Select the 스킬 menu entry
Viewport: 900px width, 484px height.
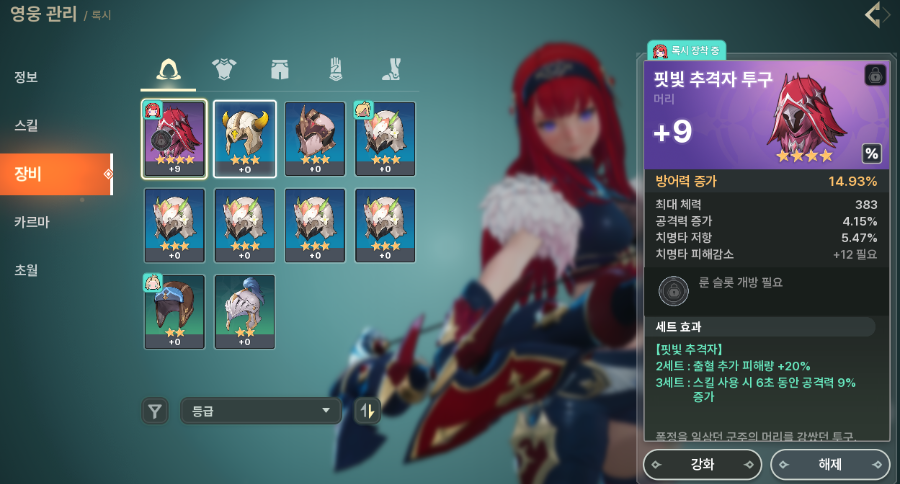[27, 126]
